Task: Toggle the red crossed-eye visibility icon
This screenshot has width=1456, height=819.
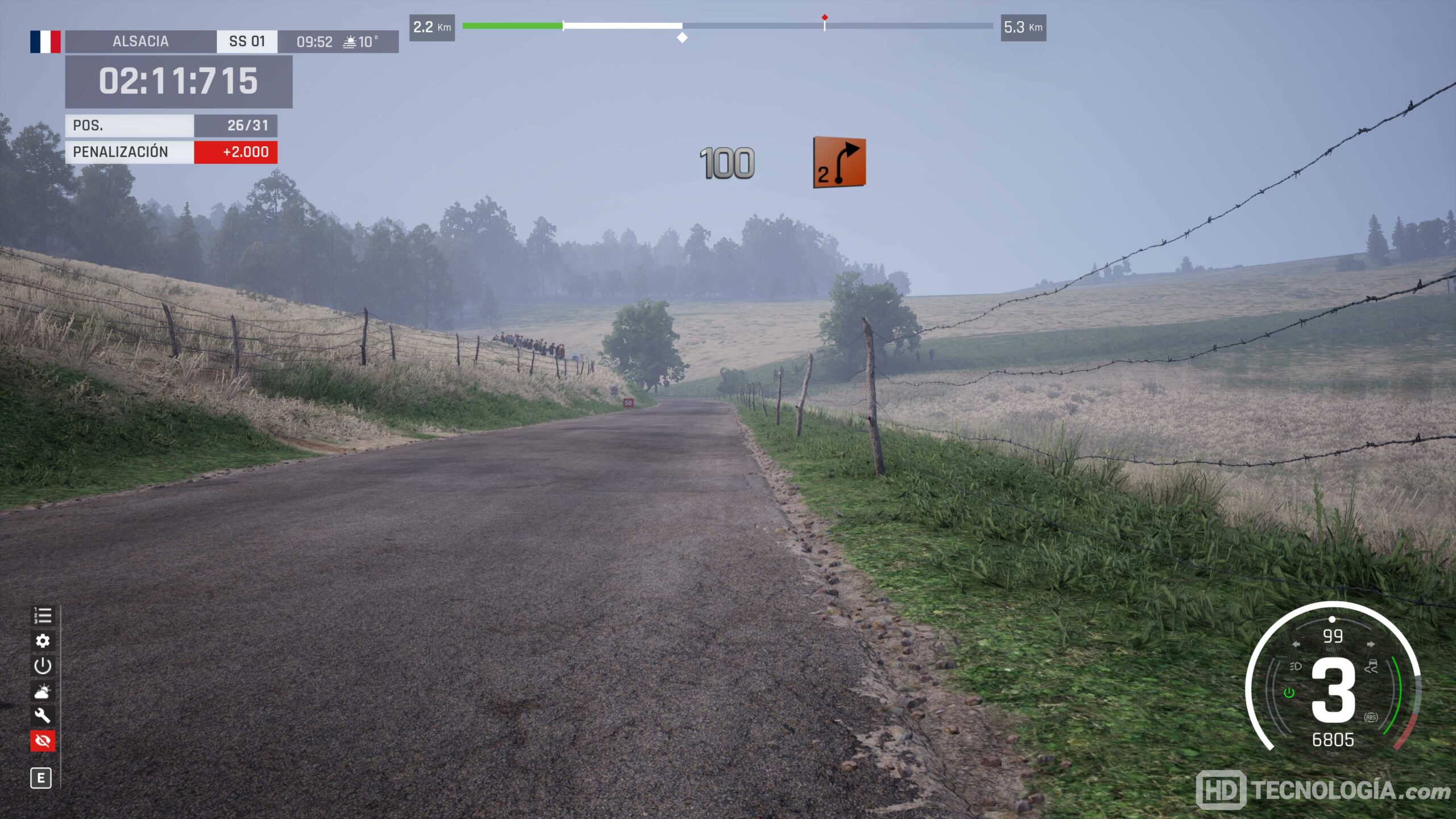Action: point(43,741)
